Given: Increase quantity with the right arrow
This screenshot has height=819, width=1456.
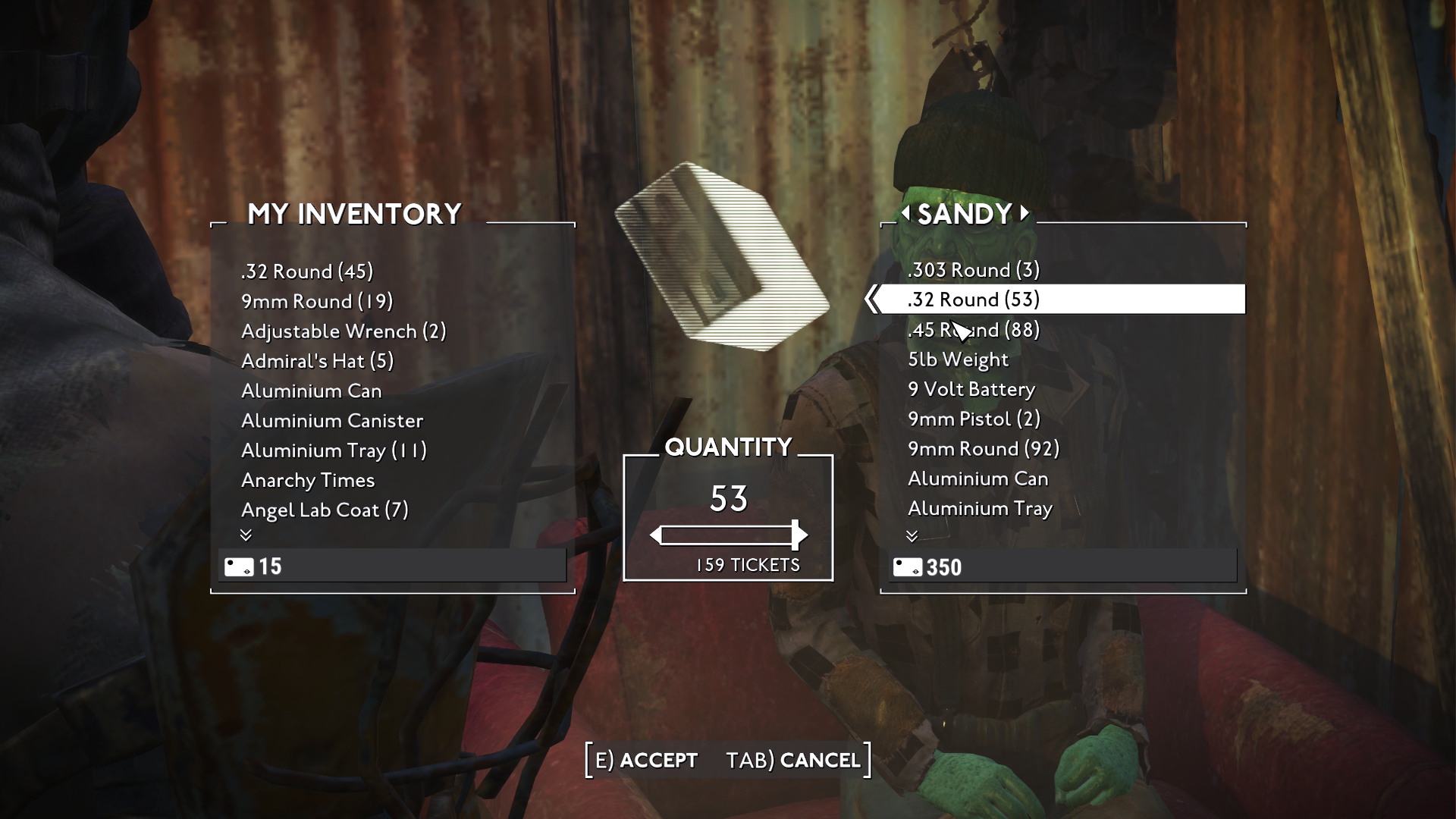Looking at the screenshot, I should point(801,535).
